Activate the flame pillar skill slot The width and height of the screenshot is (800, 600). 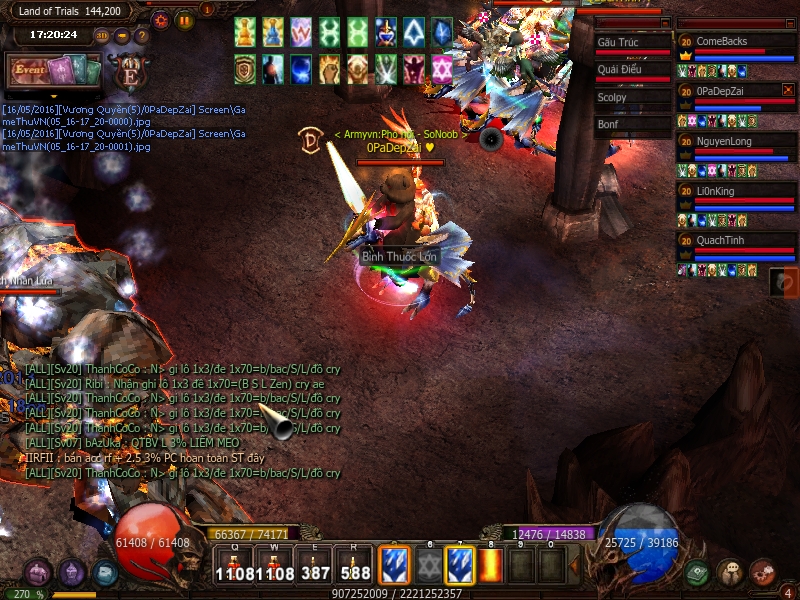[490, 565]
